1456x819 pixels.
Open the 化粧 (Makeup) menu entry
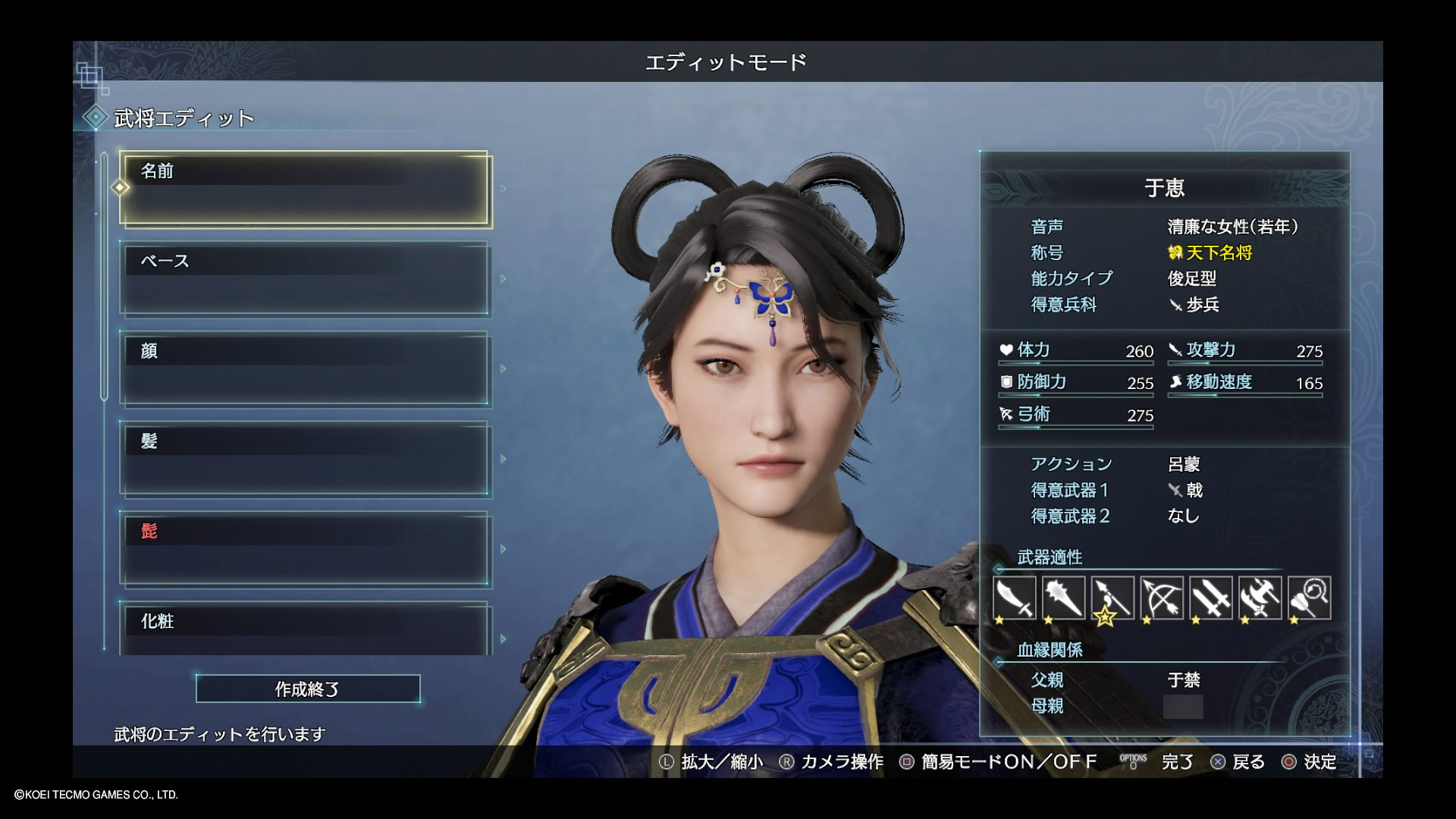tap(304, 628)
